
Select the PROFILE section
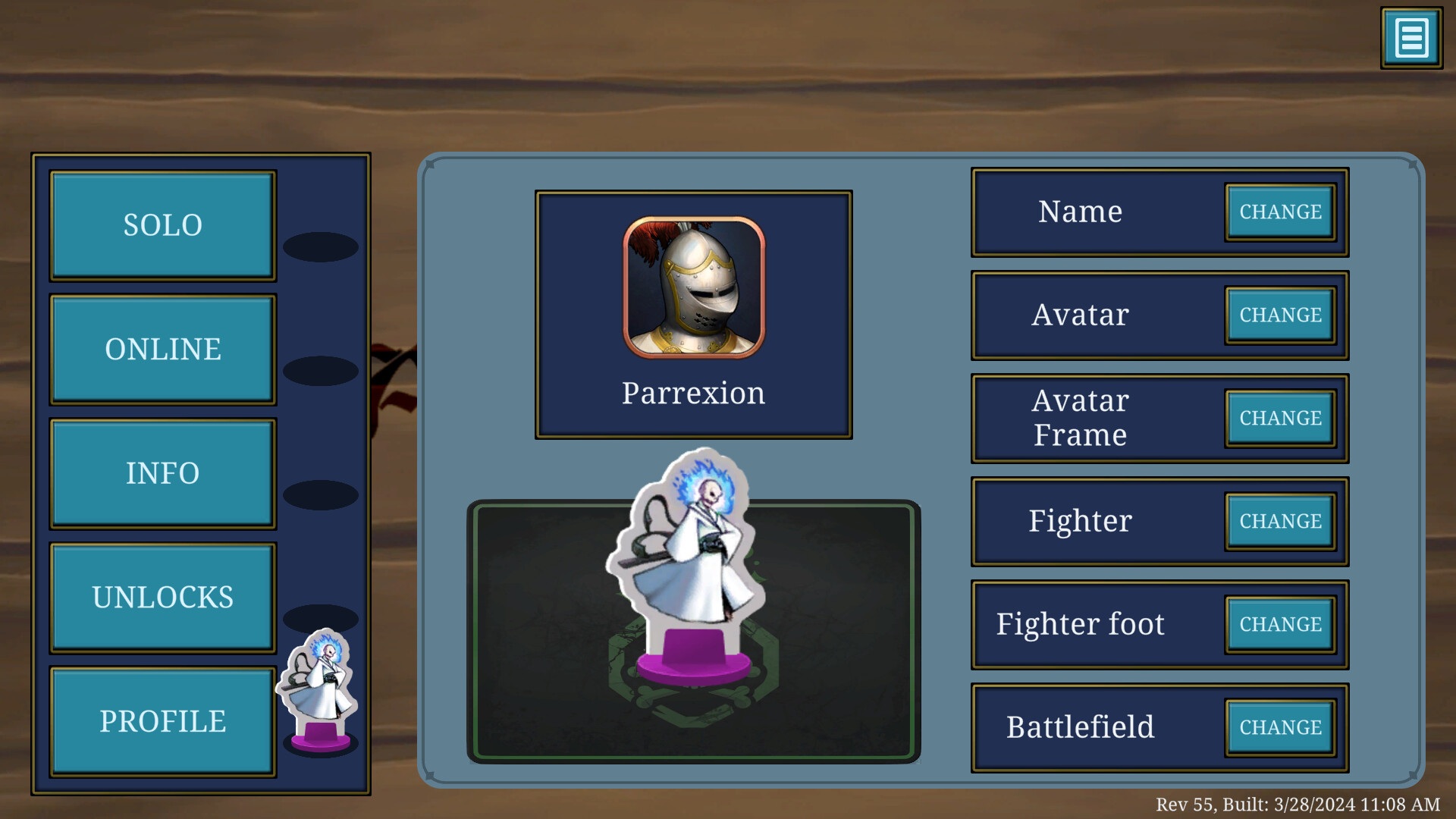coord(162,721)
